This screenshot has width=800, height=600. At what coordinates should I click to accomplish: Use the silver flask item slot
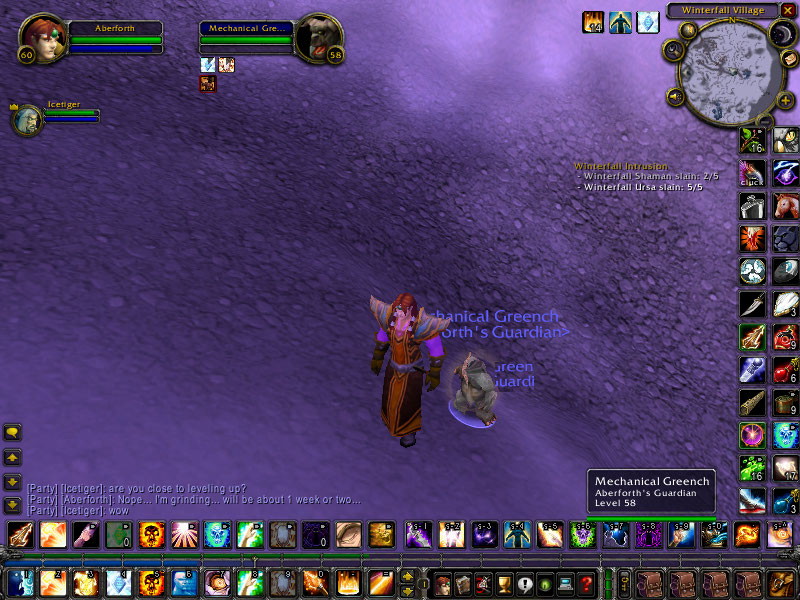click(752, 206)
